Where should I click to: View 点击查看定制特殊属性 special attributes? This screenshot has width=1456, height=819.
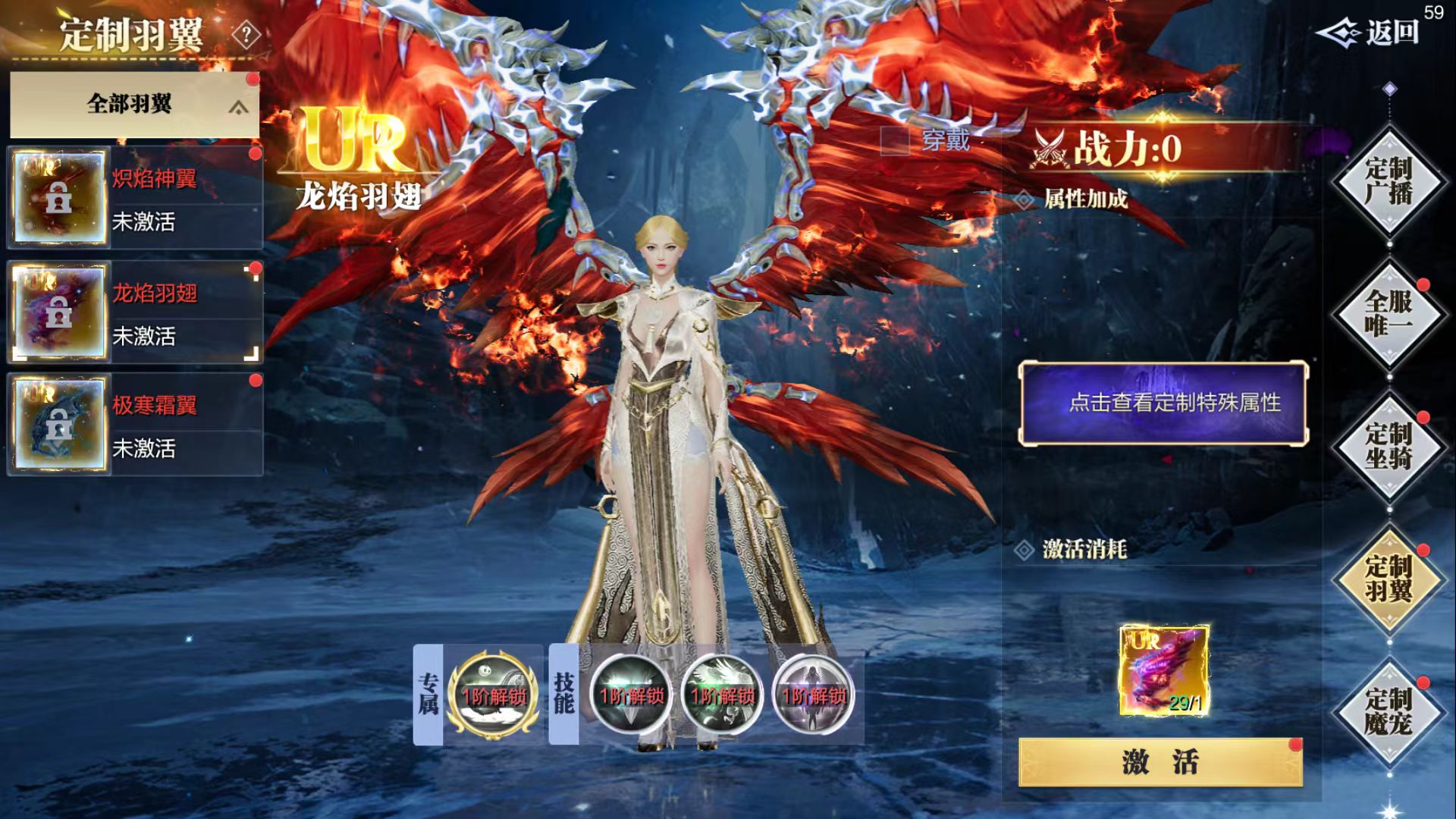point(1163,403)
